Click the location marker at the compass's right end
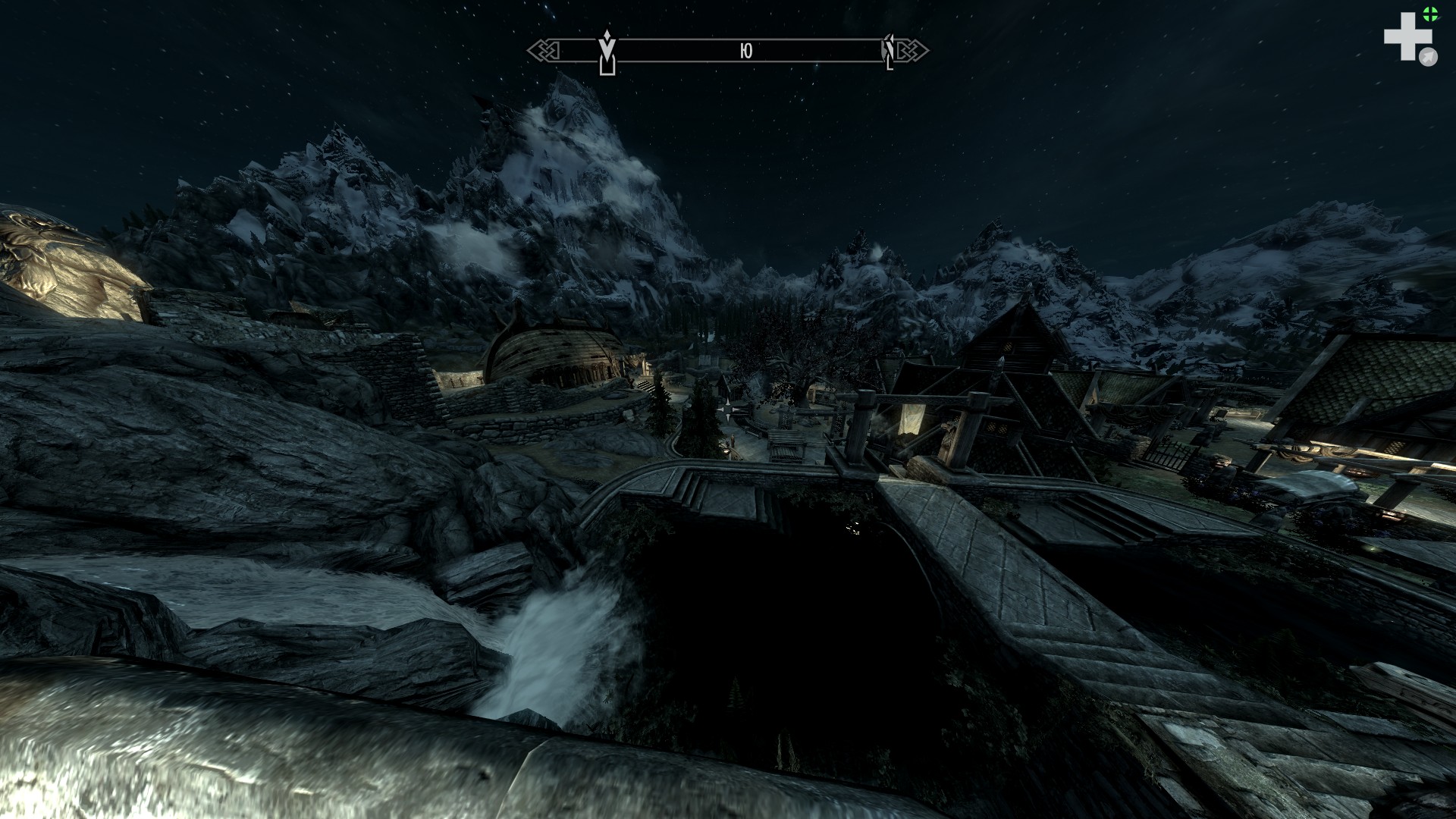The image size is (1456, 819). pos(889,52)
